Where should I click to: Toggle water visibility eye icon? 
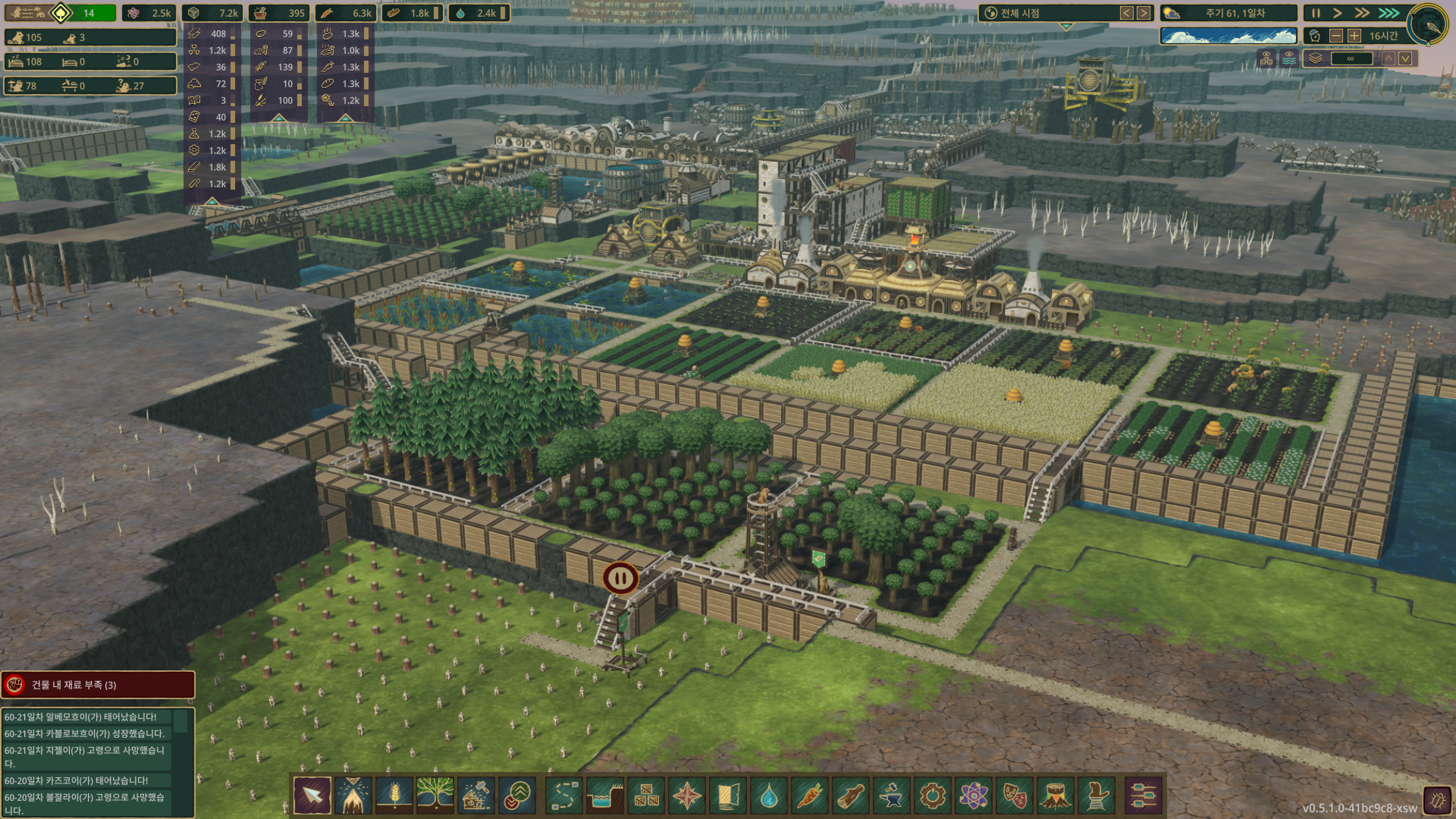[1289, 58]
